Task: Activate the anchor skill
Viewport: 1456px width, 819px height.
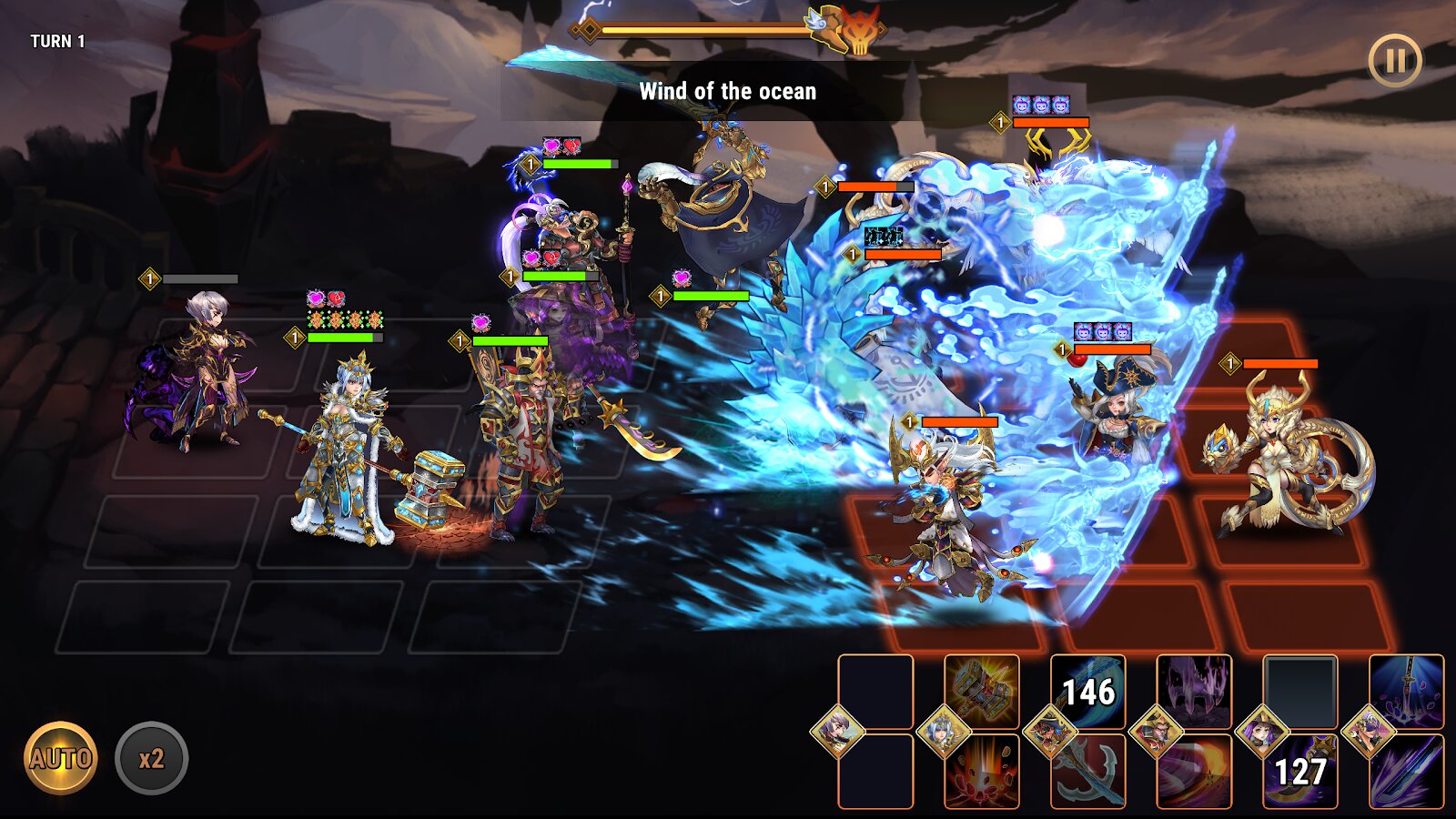Action: click(x=1088, y=772)
